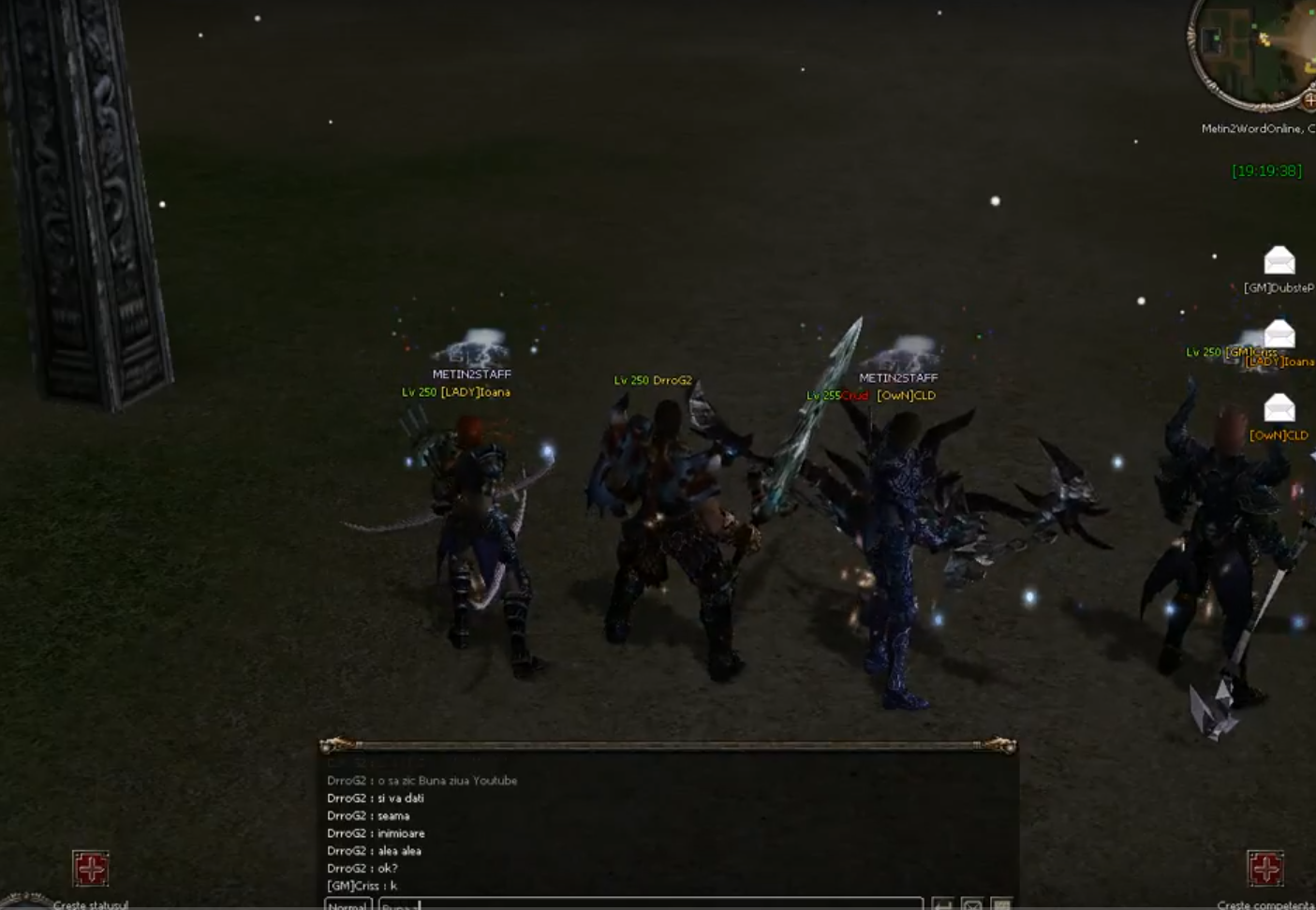Image resolution: width=1316 pixels, height=910 pixels.
Task: Grab the chat window's top resize bar
Action: [667, 745]
